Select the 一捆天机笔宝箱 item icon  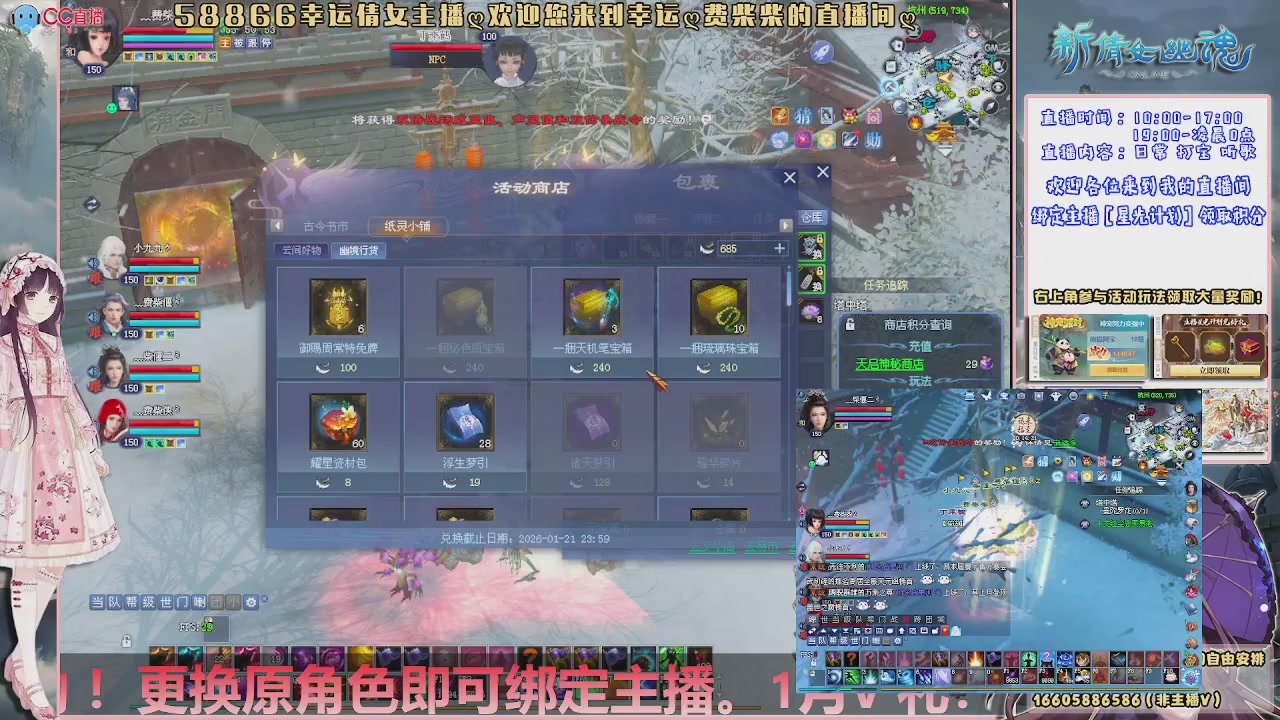point(590,307)
